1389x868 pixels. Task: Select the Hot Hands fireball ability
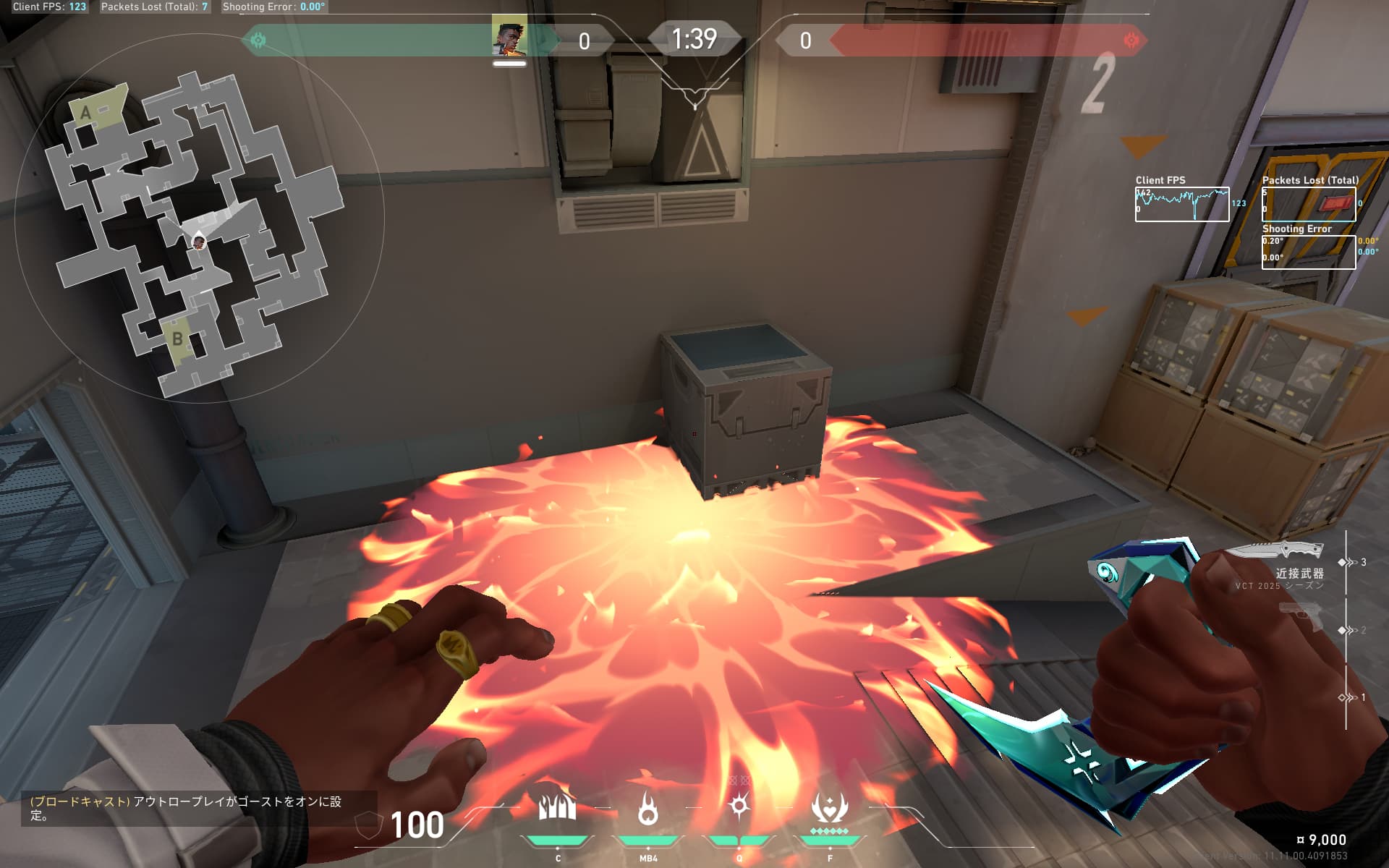coord(647,808)
